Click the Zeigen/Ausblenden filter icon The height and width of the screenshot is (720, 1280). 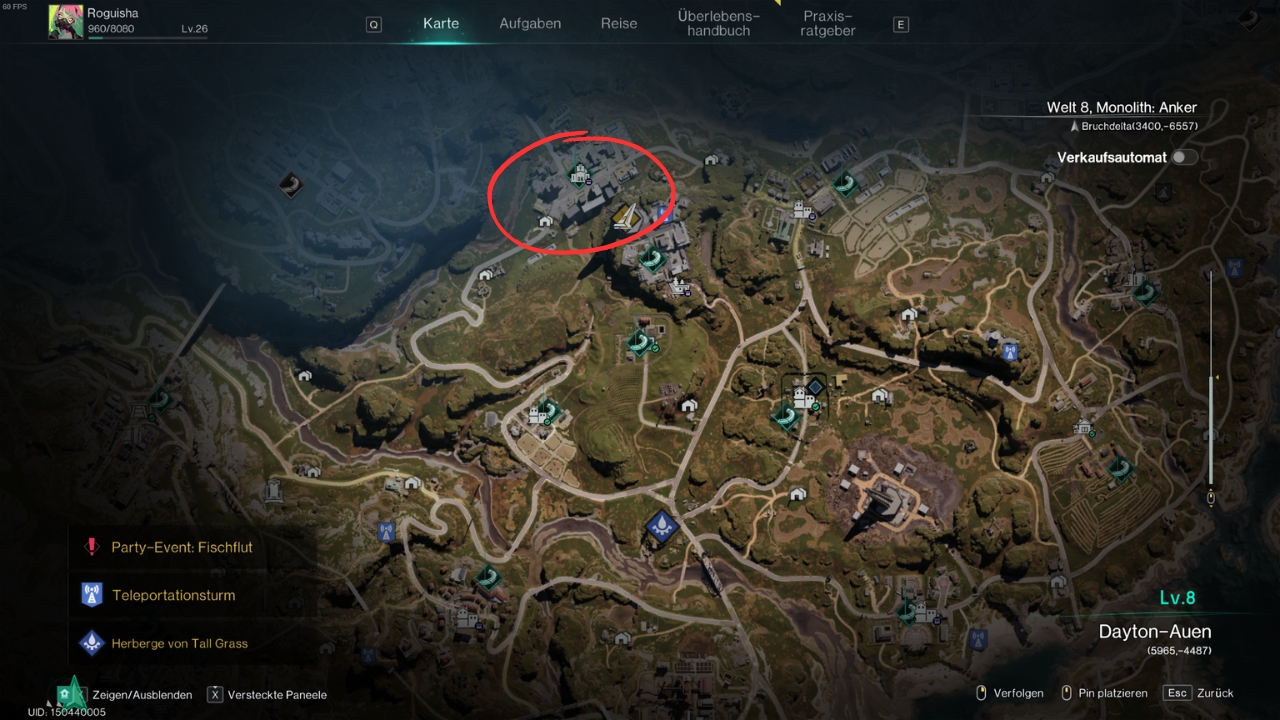(71, 693)
